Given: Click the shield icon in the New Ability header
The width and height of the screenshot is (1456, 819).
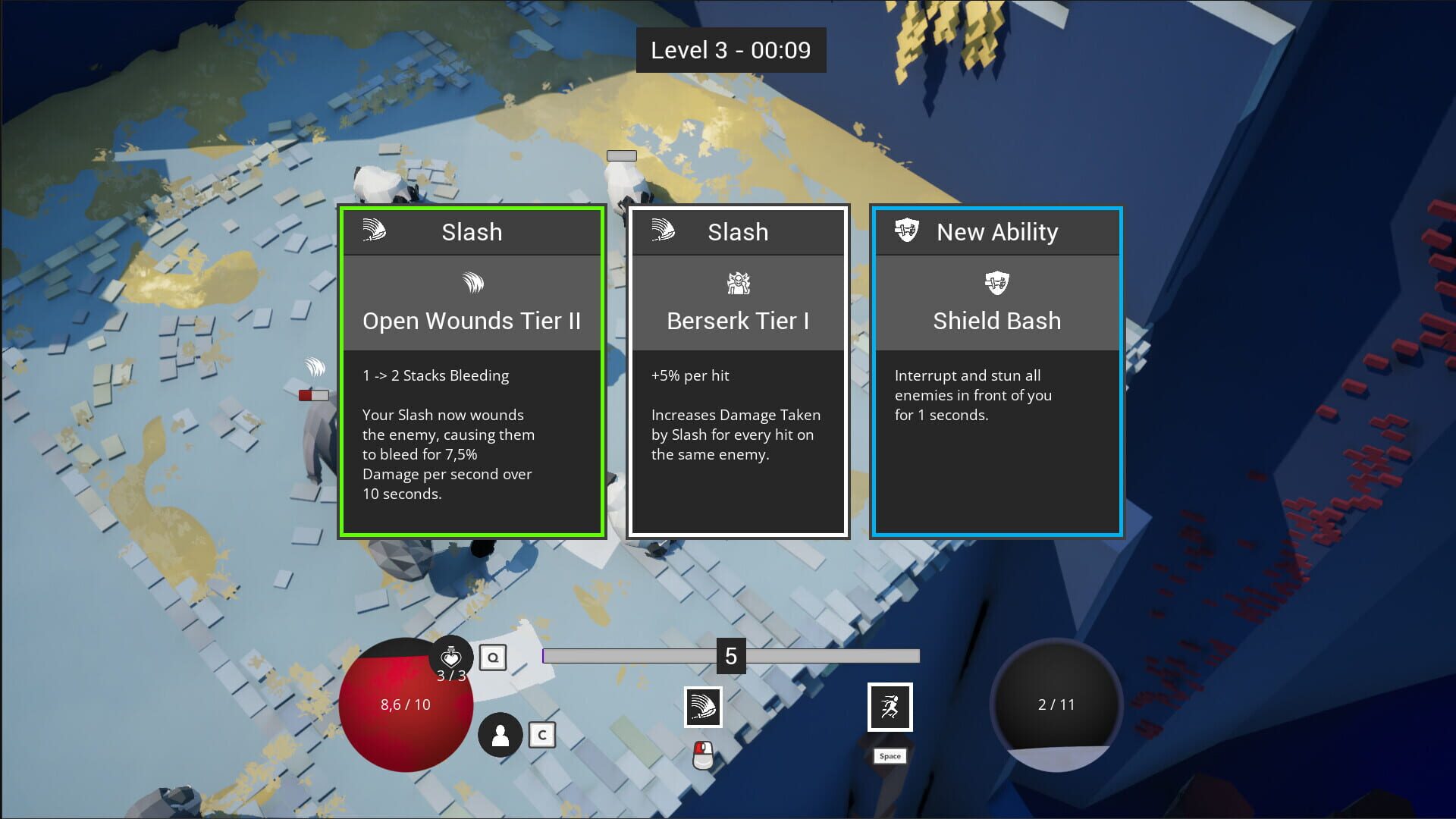Looking at the screenshot, I should click(x=907, y=231).
